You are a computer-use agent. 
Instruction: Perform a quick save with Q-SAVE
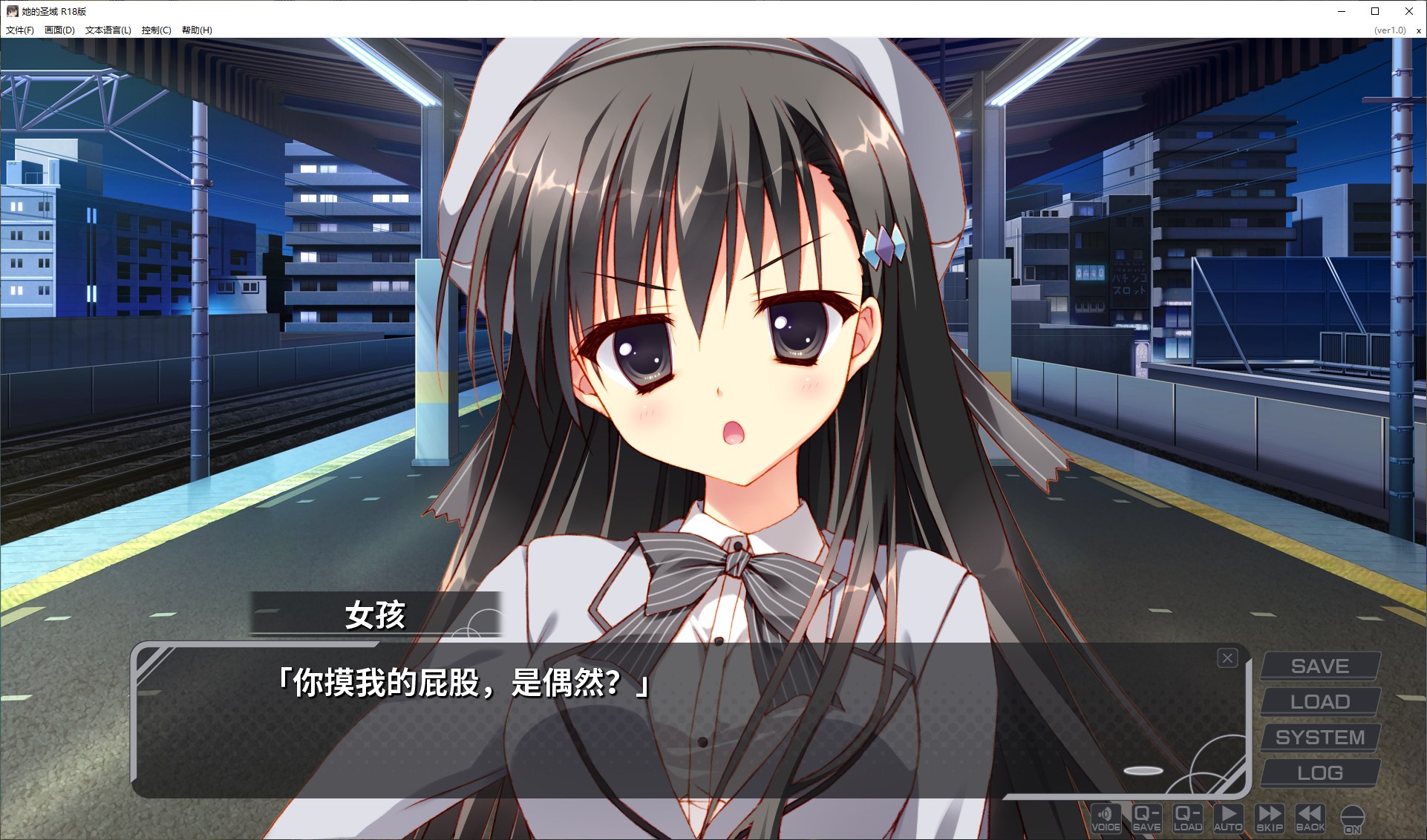point(1146,818)
